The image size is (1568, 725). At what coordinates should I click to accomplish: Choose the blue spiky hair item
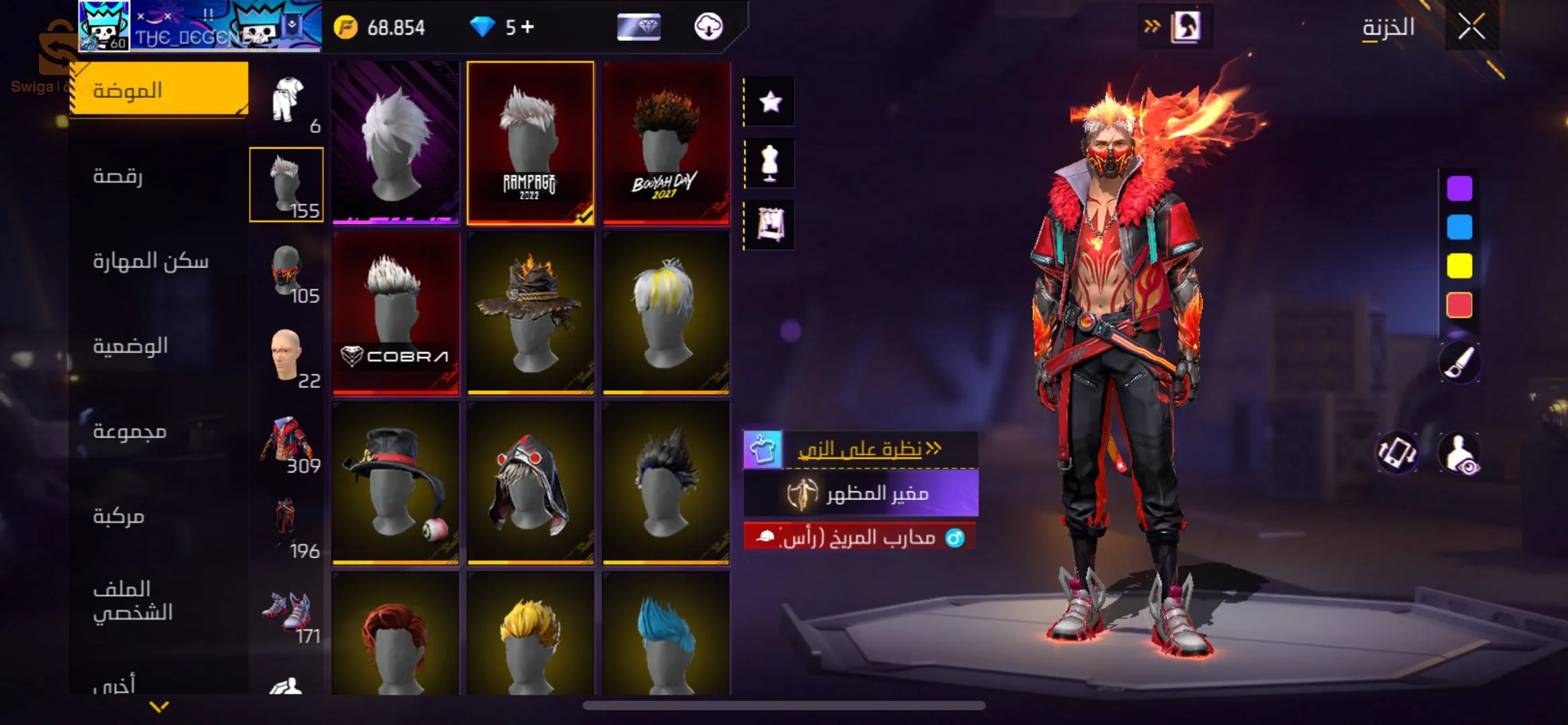tap(666, 634)
